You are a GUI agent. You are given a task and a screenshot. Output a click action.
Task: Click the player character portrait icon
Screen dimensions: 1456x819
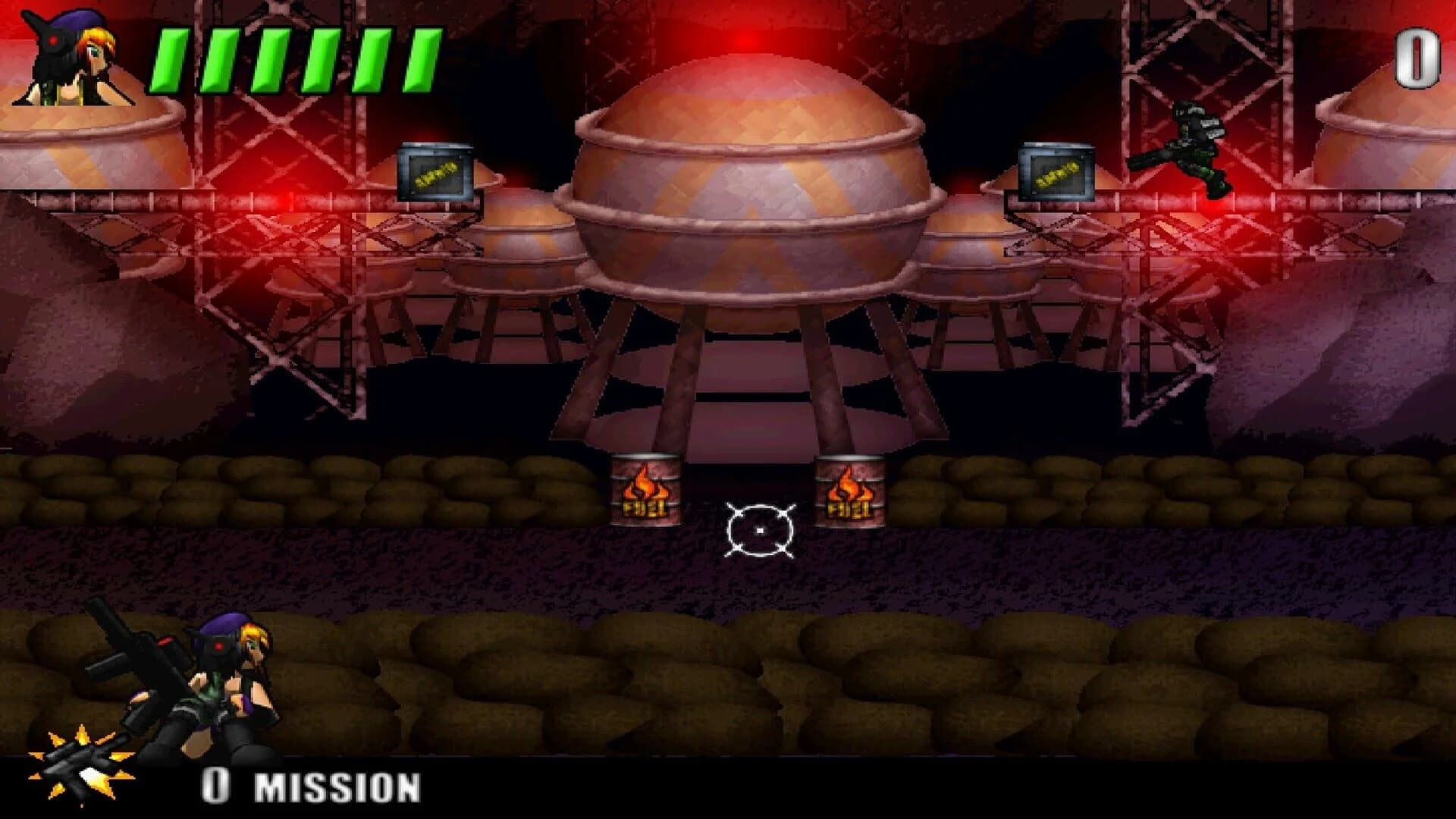tap(72, 57)
